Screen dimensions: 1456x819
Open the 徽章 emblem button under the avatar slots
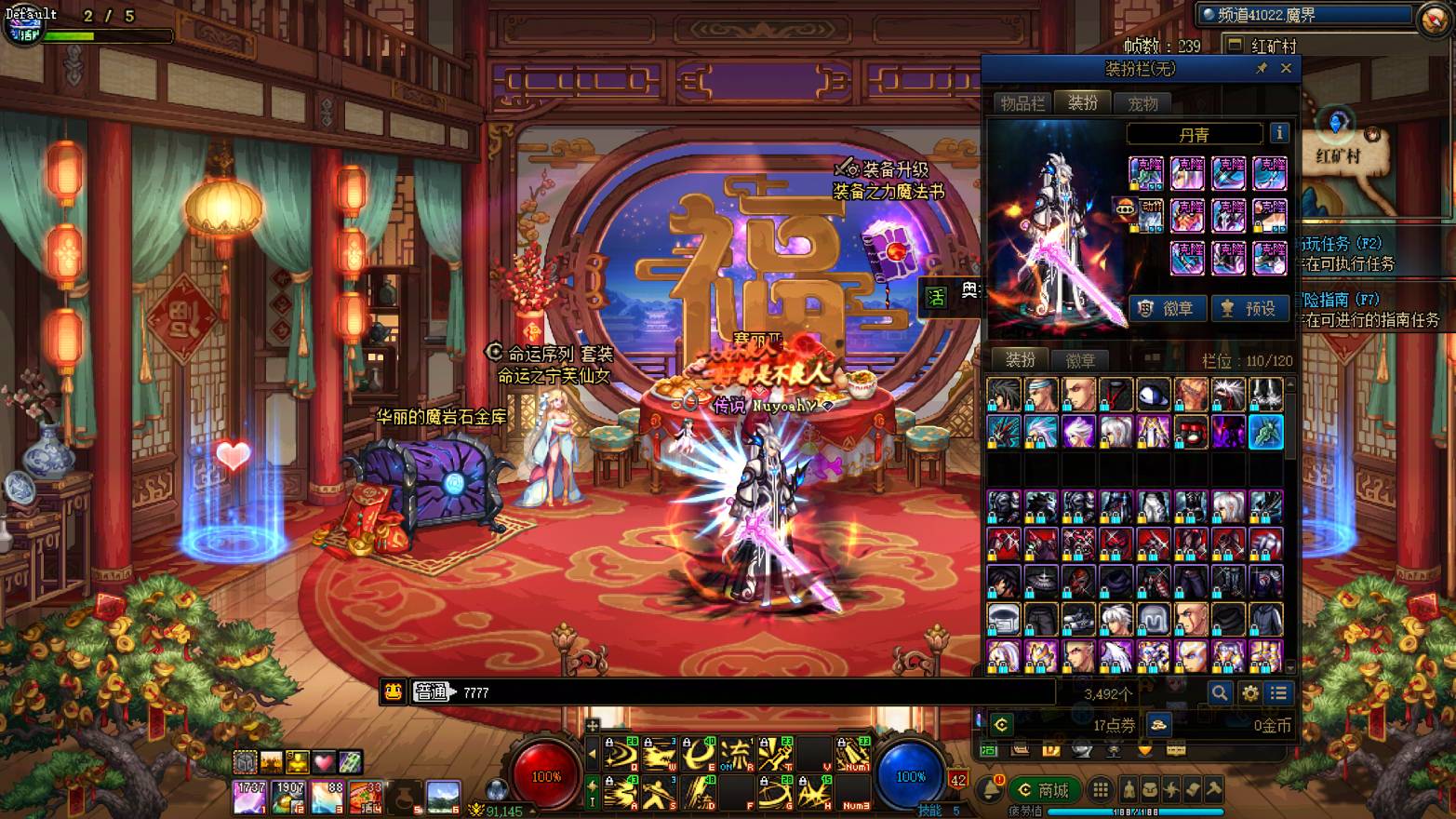[1168, 308]
